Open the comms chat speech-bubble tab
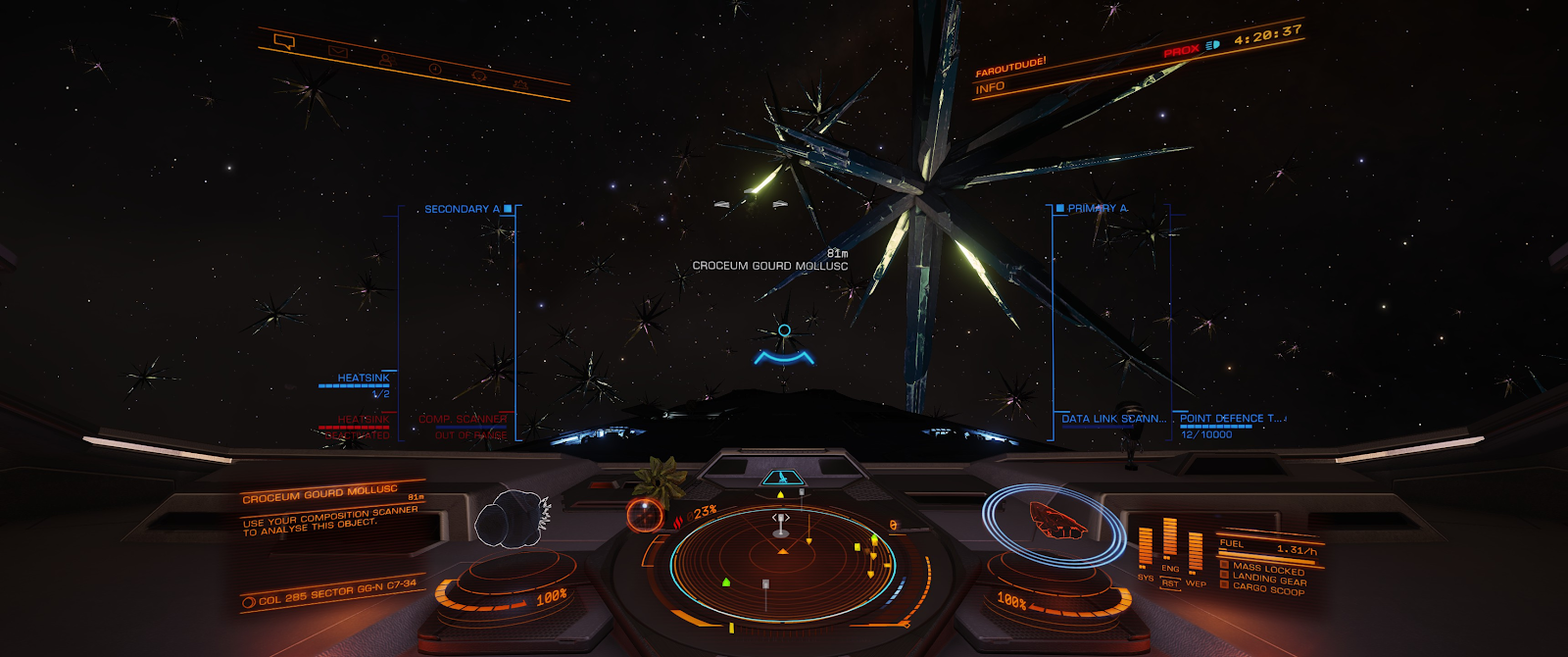This screenshot has height=657, width=1568. (x=284, y=41)
